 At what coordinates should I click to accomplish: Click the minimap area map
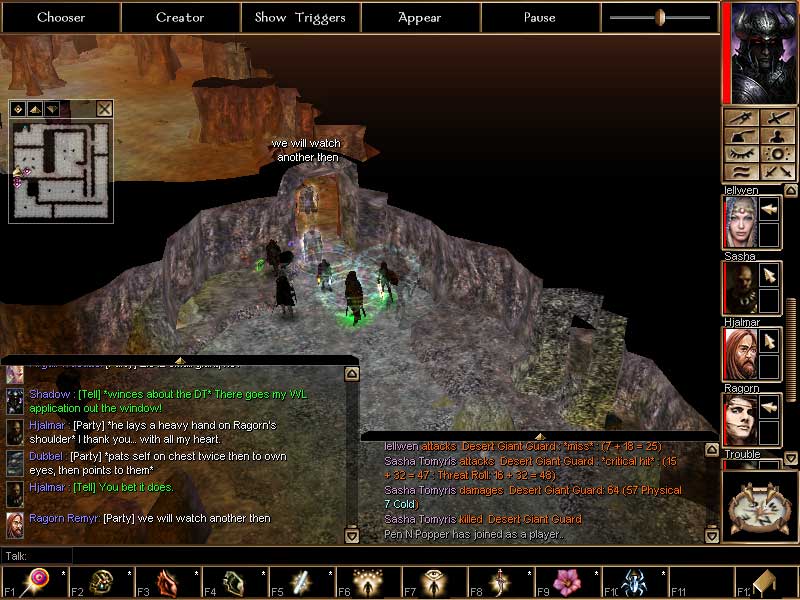[x=60, y=170]
